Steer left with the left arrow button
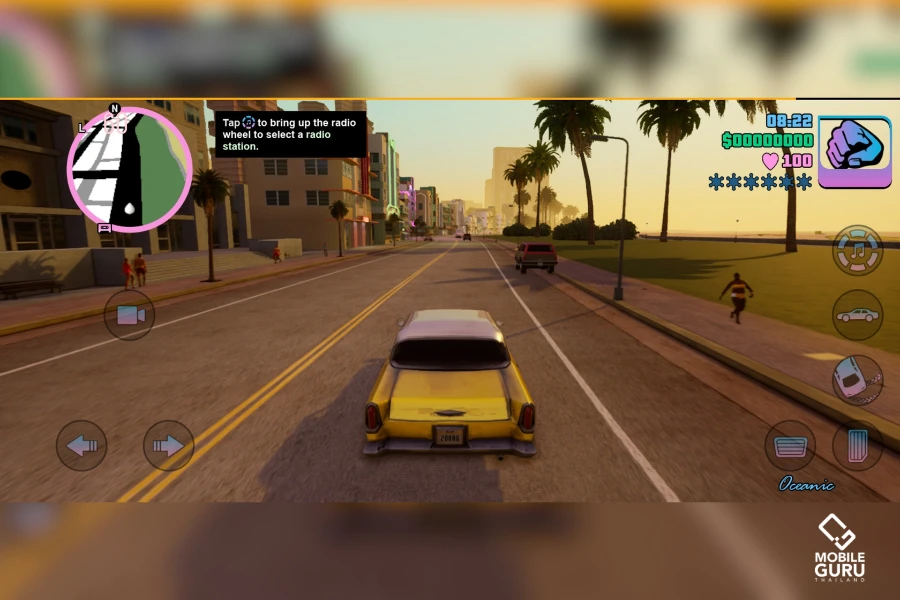 (x=81, y=445)
